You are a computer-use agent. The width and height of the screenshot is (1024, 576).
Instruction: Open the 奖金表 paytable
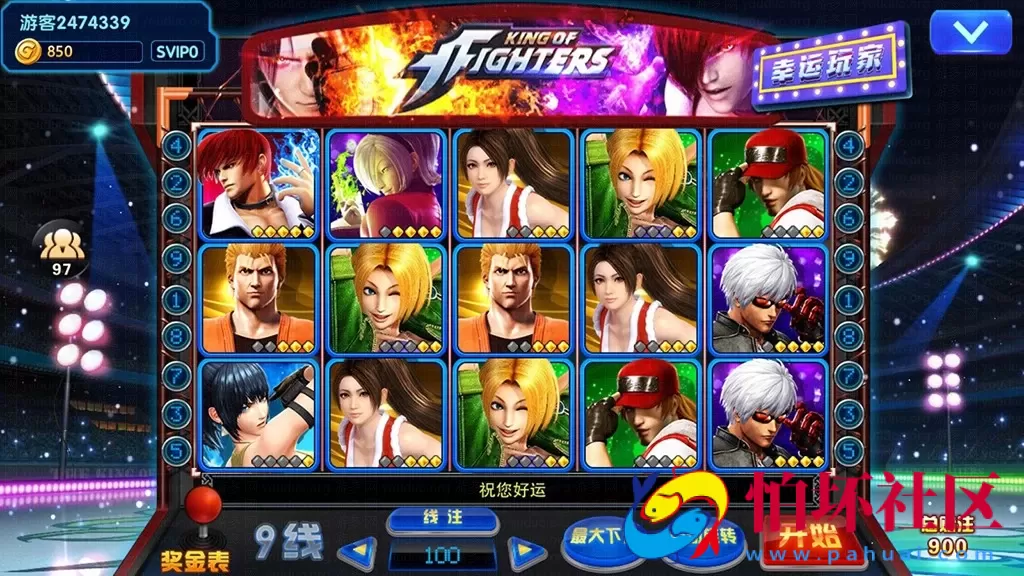coord(194,558)
